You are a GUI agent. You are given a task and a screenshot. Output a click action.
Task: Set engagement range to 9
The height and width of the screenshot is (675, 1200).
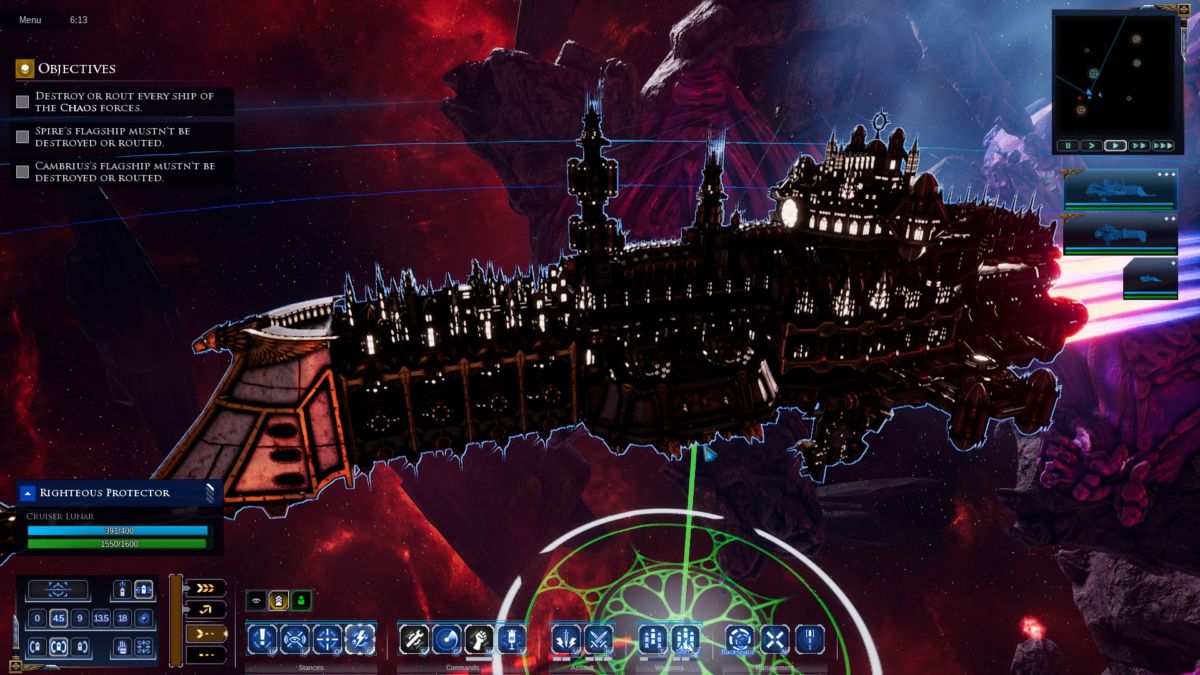click(x=79, y=618)
